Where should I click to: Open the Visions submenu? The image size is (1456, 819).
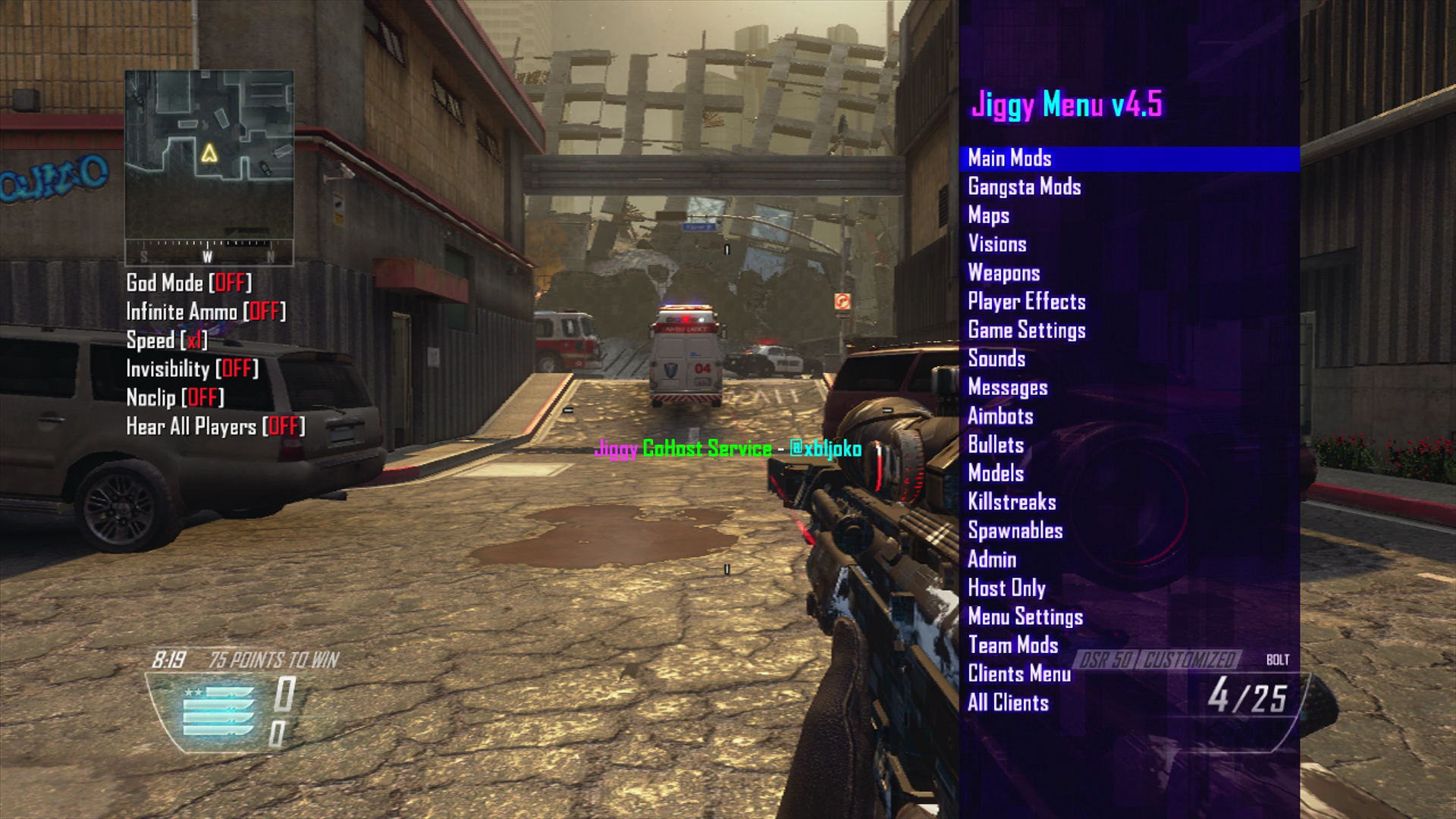[x=996, y=244]
